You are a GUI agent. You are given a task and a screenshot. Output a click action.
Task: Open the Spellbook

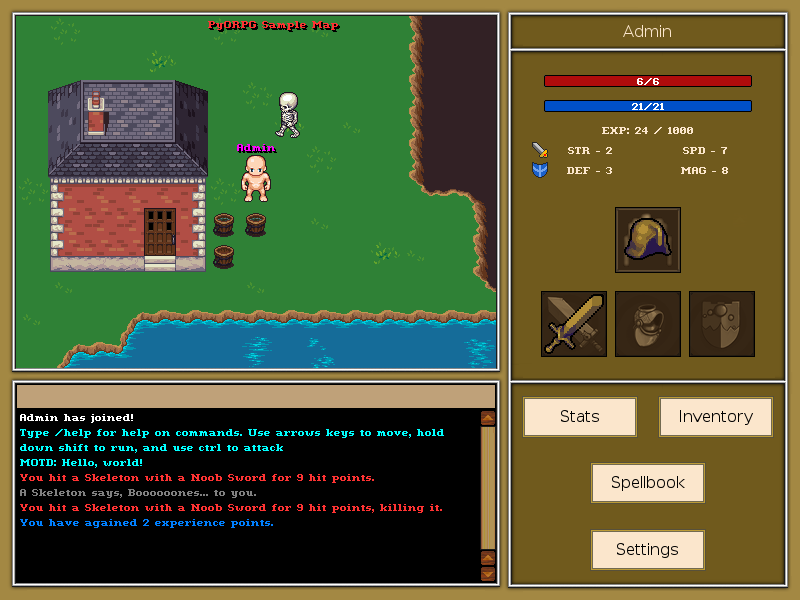coord(648,483)
